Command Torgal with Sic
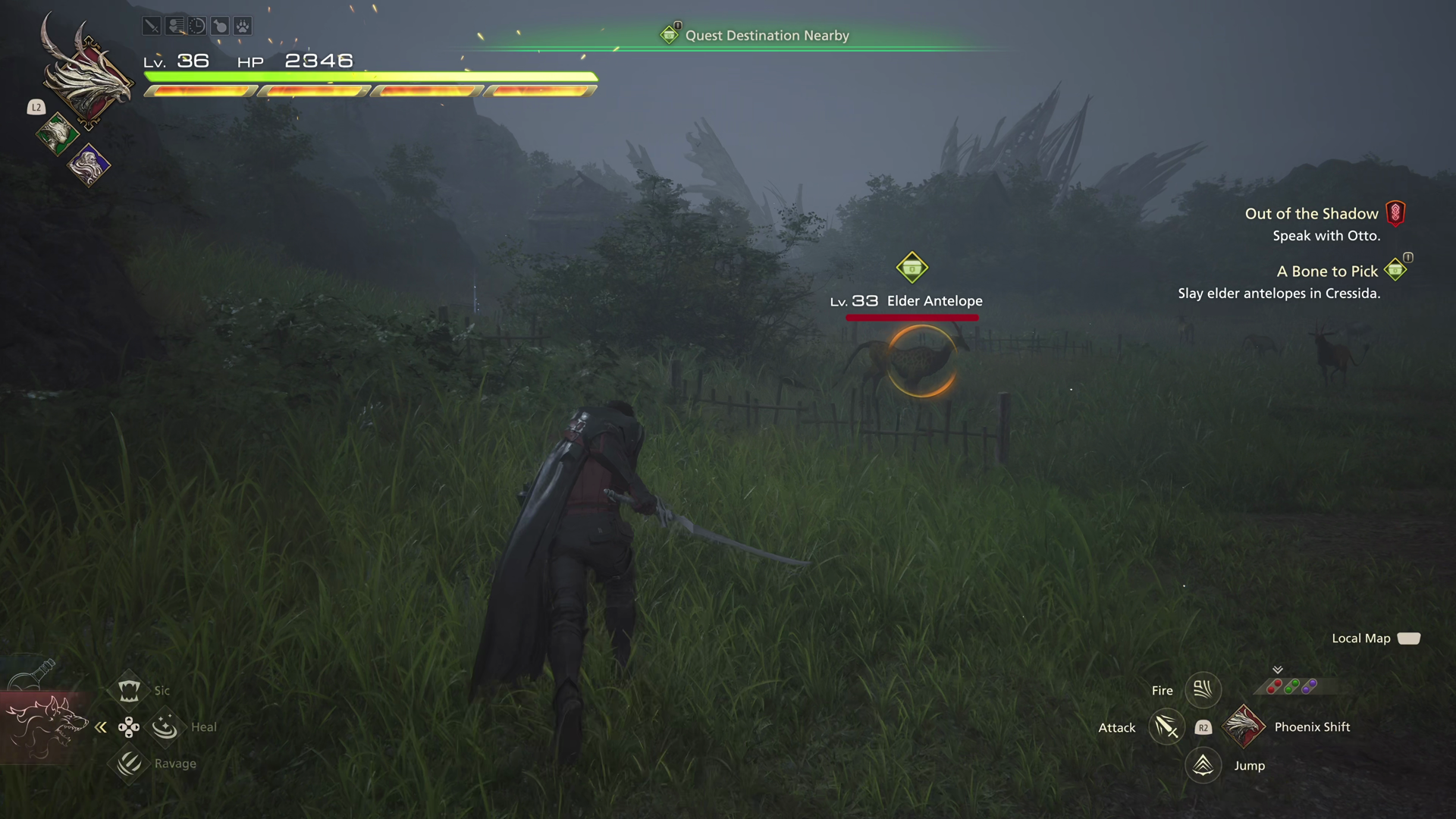 coord(129,690)
